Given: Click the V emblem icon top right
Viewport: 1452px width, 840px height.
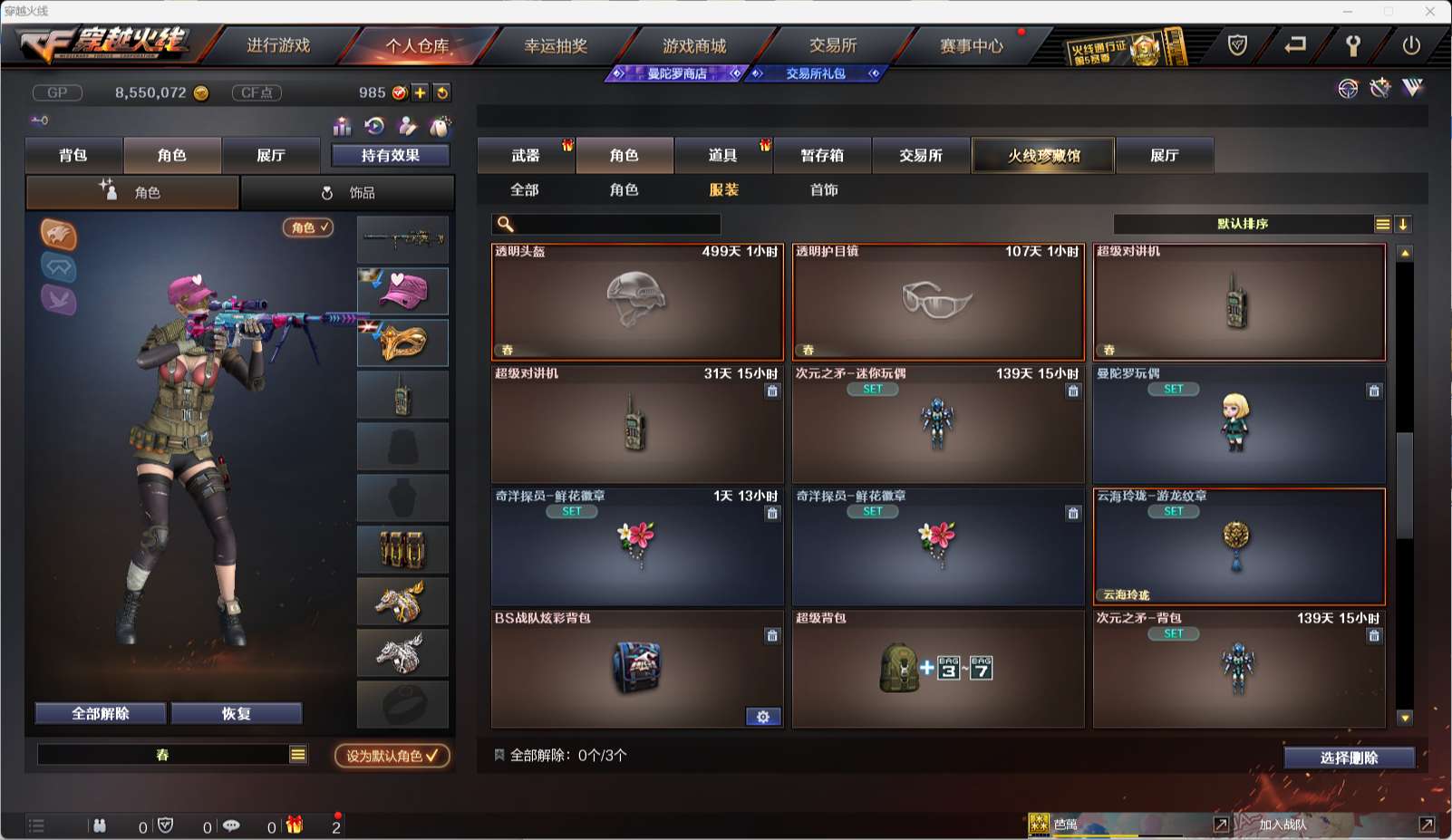Looking at the screenshot, I should tap(1411, 89).
